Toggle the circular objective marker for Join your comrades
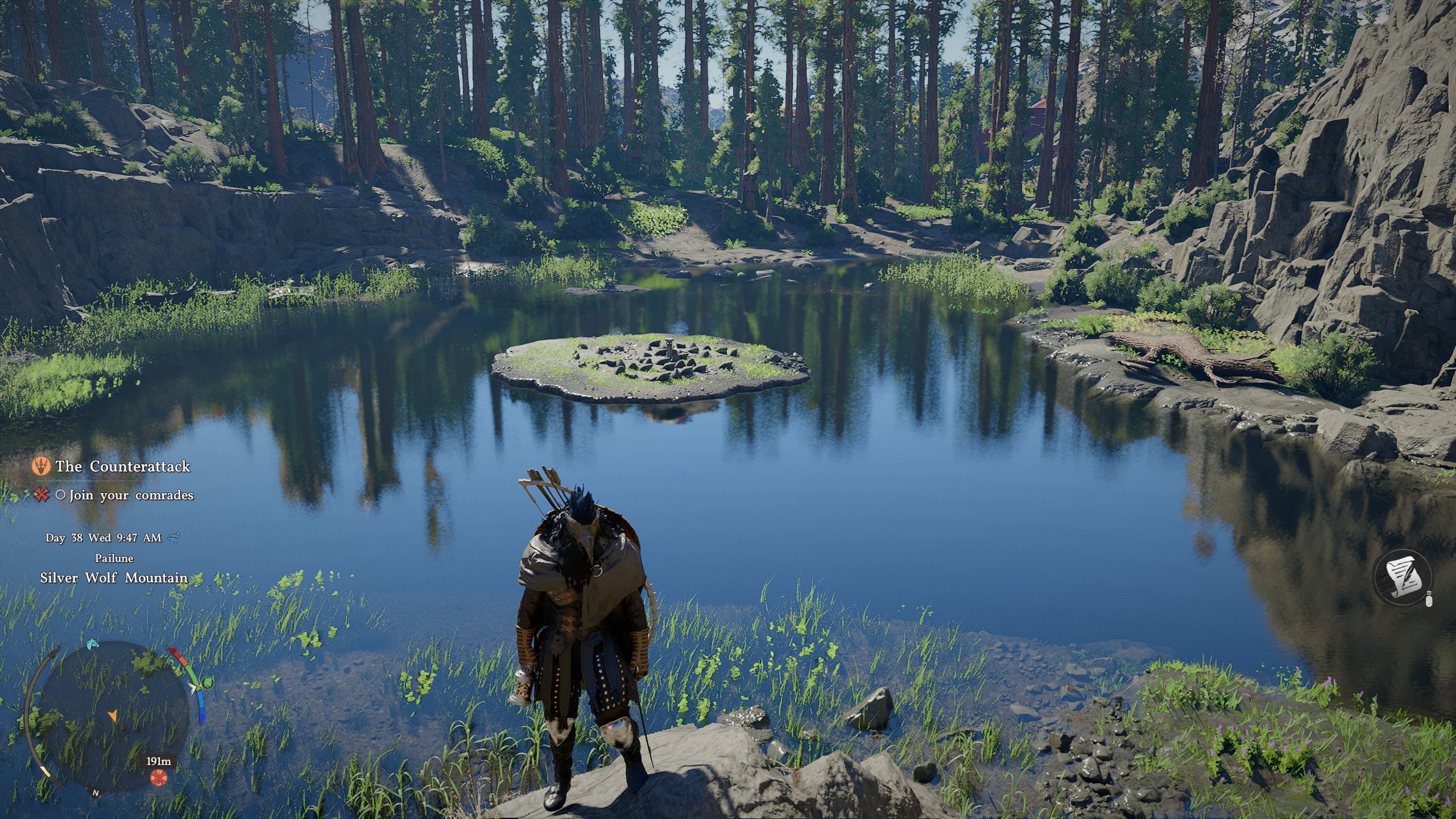The width and height of the screenshot is (1456, 819). pyautogui.click(x=62, y=497)
